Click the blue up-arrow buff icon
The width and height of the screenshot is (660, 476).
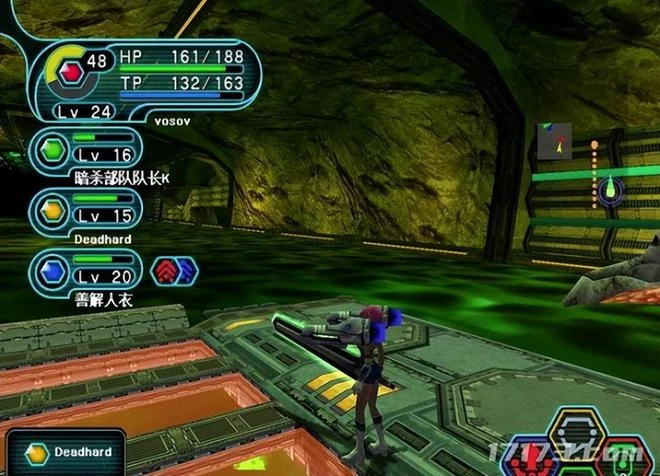click(x=185, y=270)
